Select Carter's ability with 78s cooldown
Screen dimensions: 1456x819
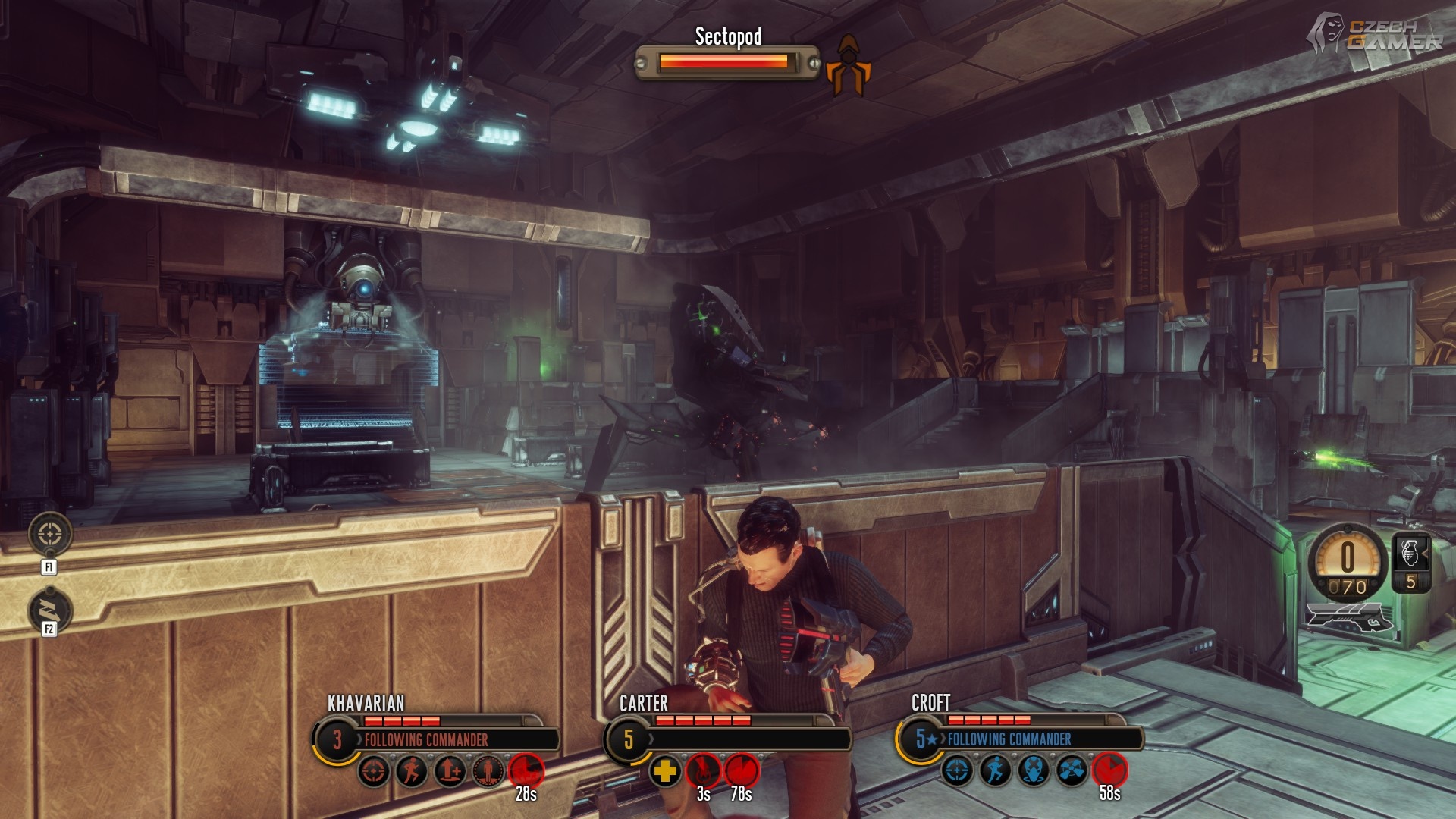click(742, 770)
